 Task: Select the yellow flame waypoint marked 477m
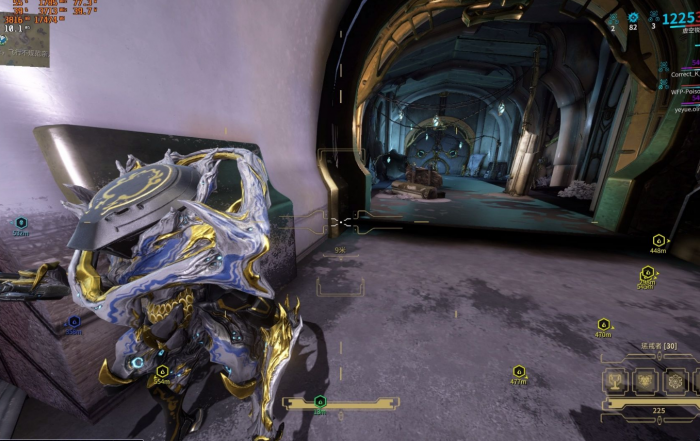tap(518, 372)
